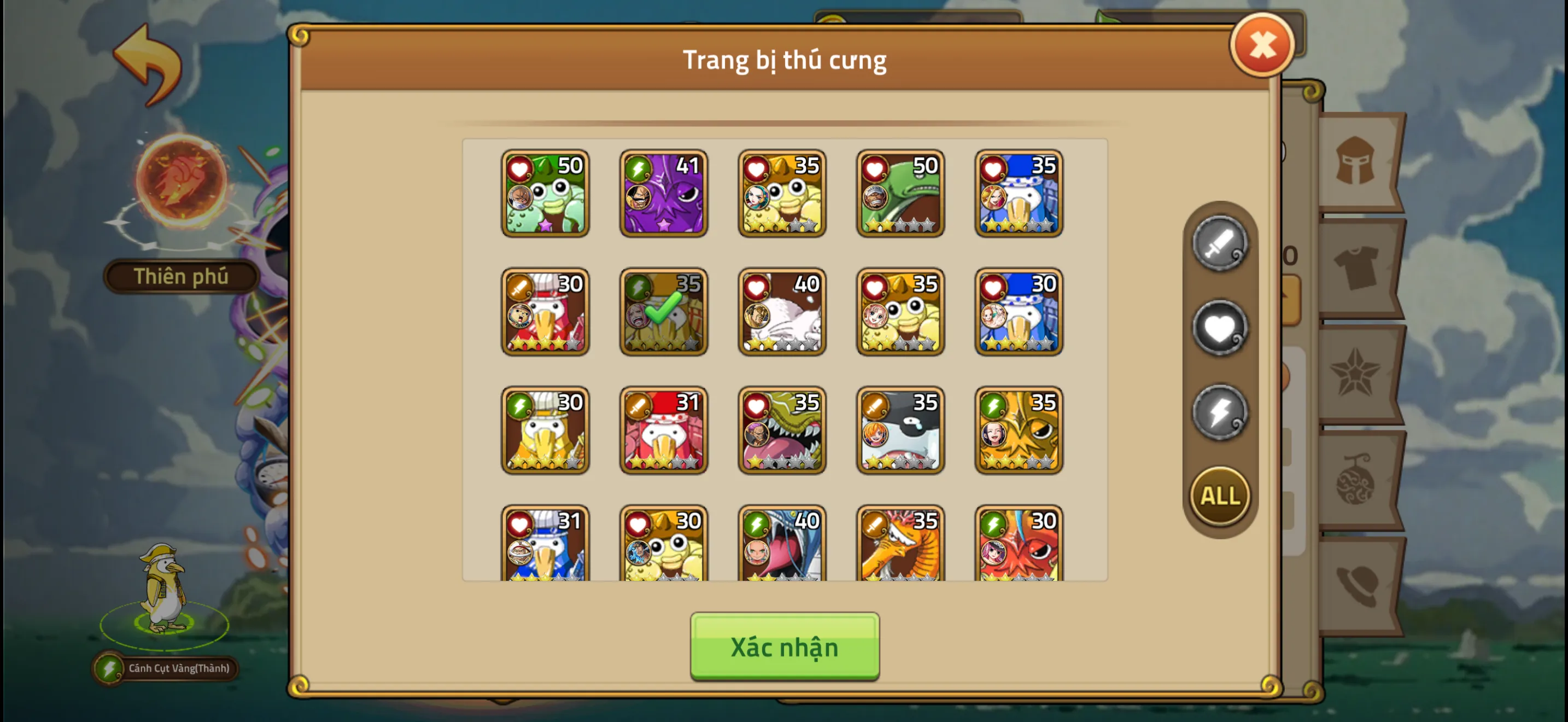Filter equipment by attack sword icon
The height and width of the screenshot is (722, 1568).
[x=1219, y=246]
